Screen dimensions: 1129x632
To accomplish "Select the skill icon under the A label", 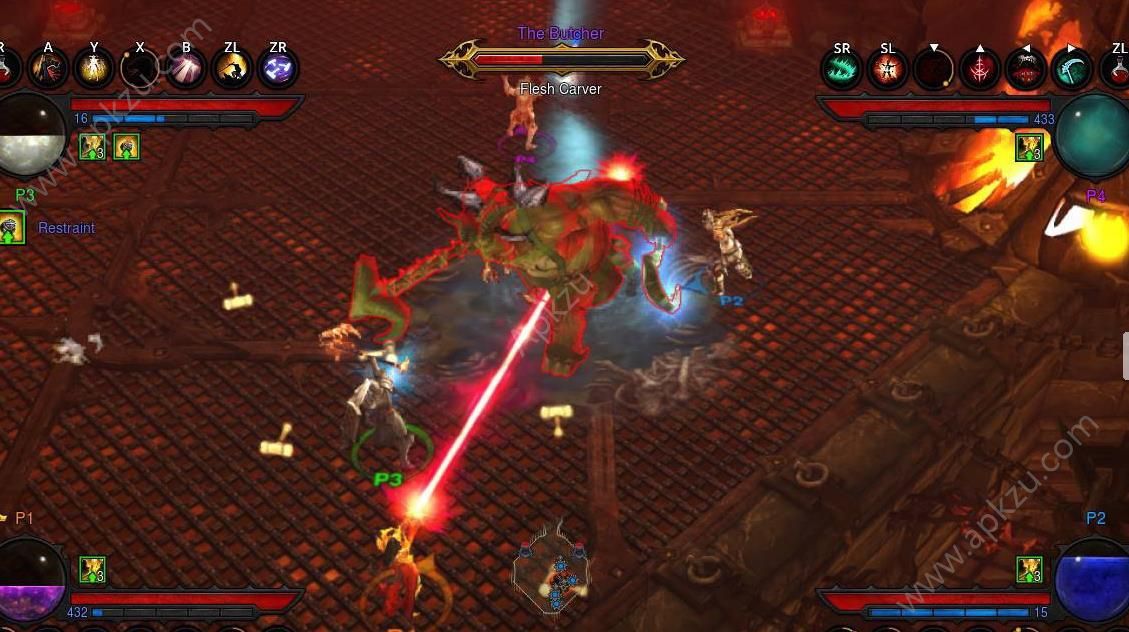I will point(48,69).
